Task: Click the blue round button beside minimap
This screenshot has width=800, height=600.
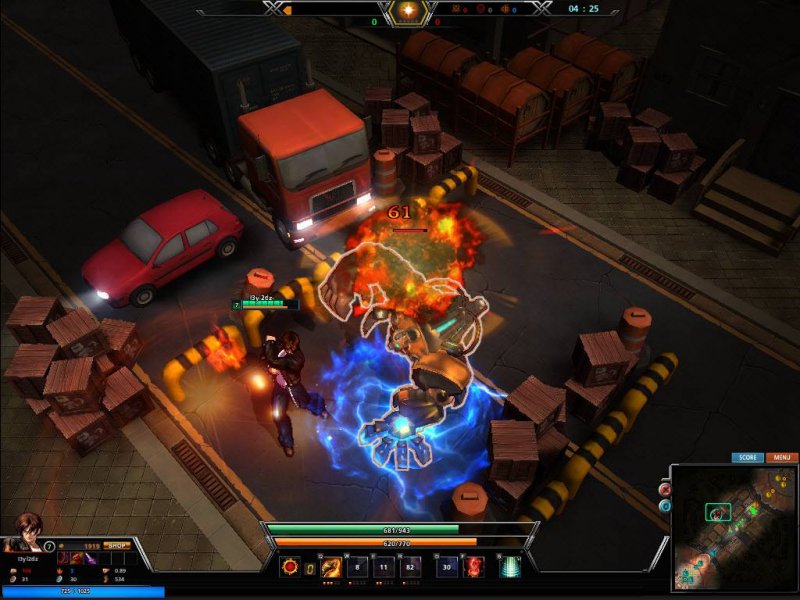Action: pos(665,506)
